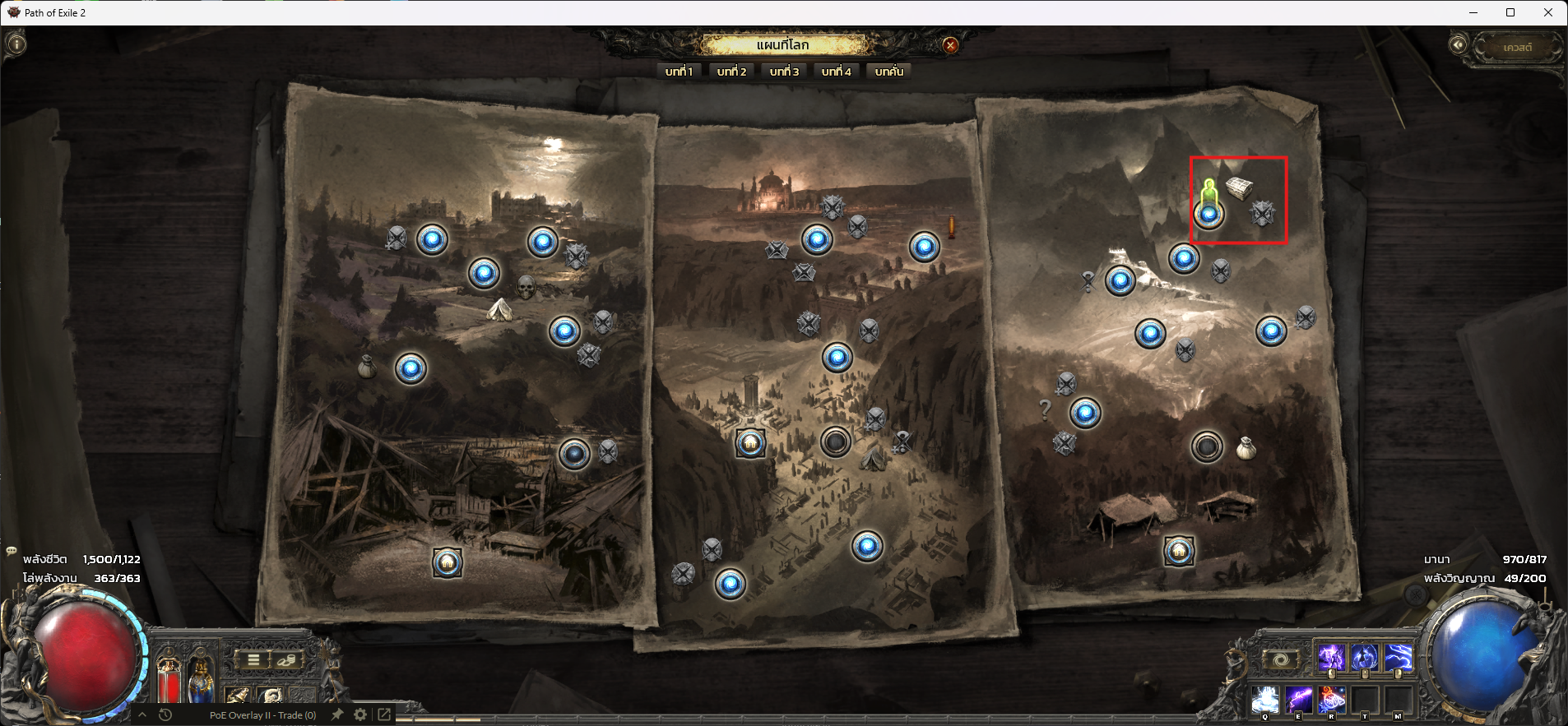Pin the PoE Overlay trade bar

tap(336, 714)
